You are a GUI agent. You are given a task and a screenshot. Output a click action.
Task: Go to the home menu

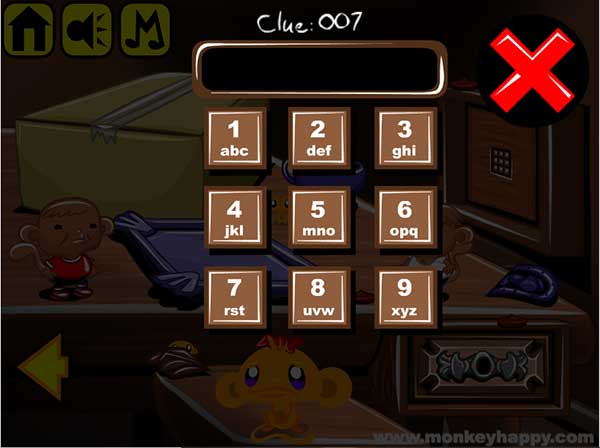tap(29, 30)
